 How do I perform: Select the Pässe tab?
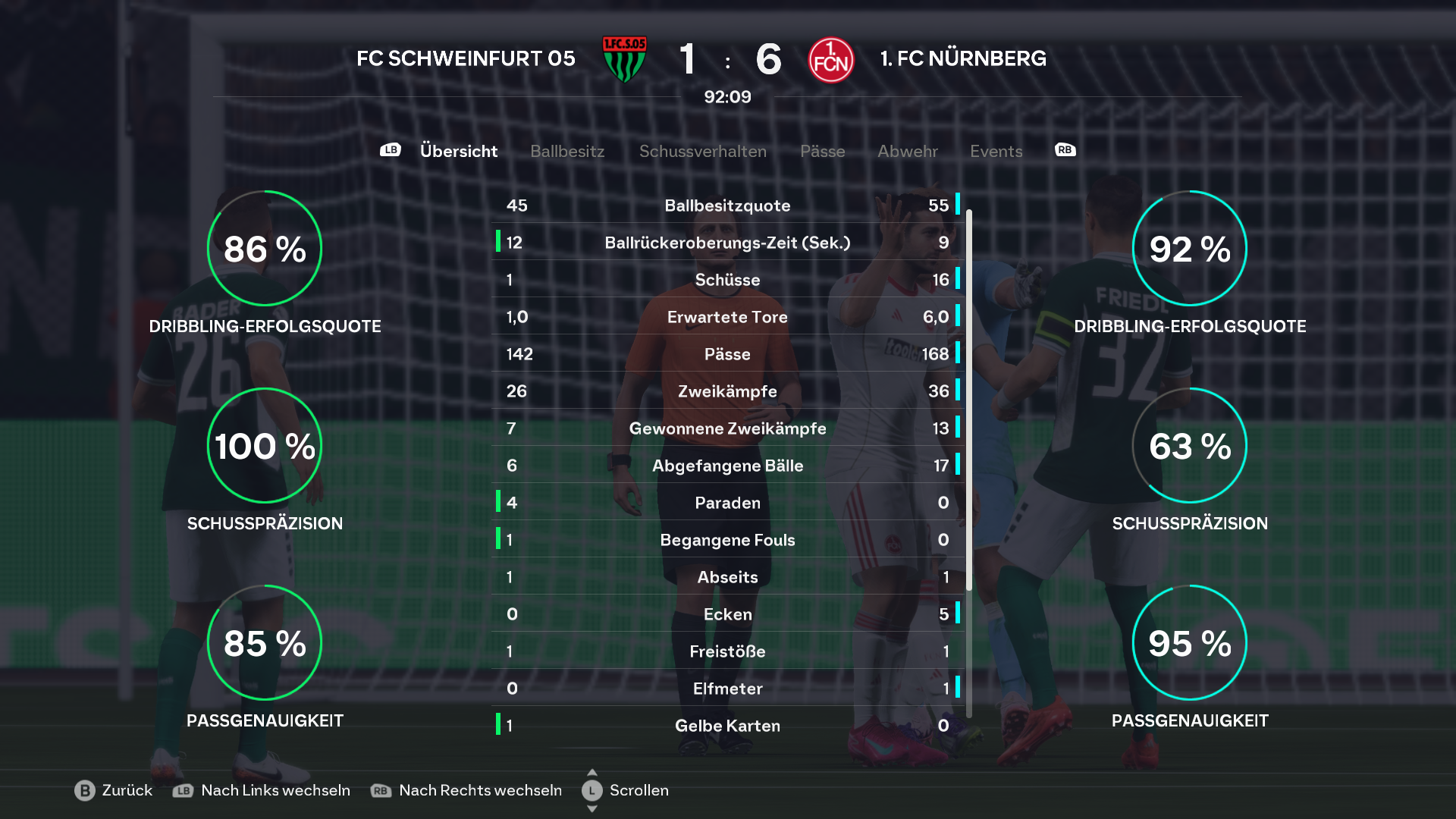click(x=822, y=151)
